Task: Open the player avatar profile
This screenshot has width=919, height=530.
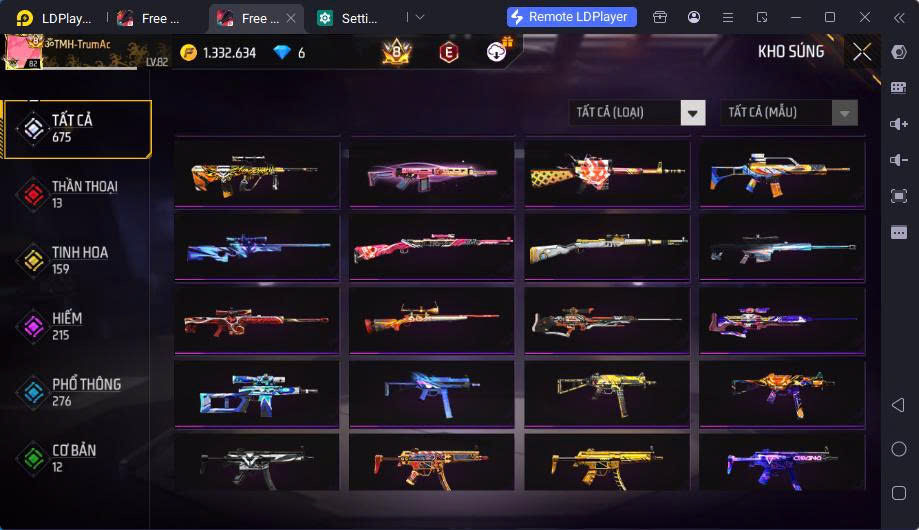Action: pyautogui.click(x=28, y=52)
